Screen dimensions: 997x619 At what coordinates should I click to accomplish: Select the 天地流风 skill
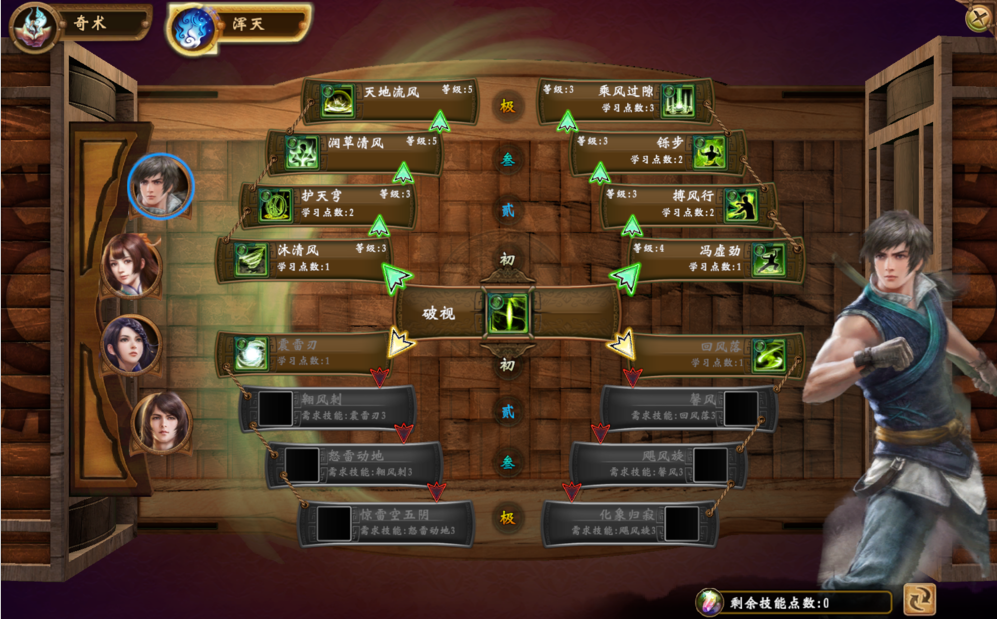coord(390,99)
